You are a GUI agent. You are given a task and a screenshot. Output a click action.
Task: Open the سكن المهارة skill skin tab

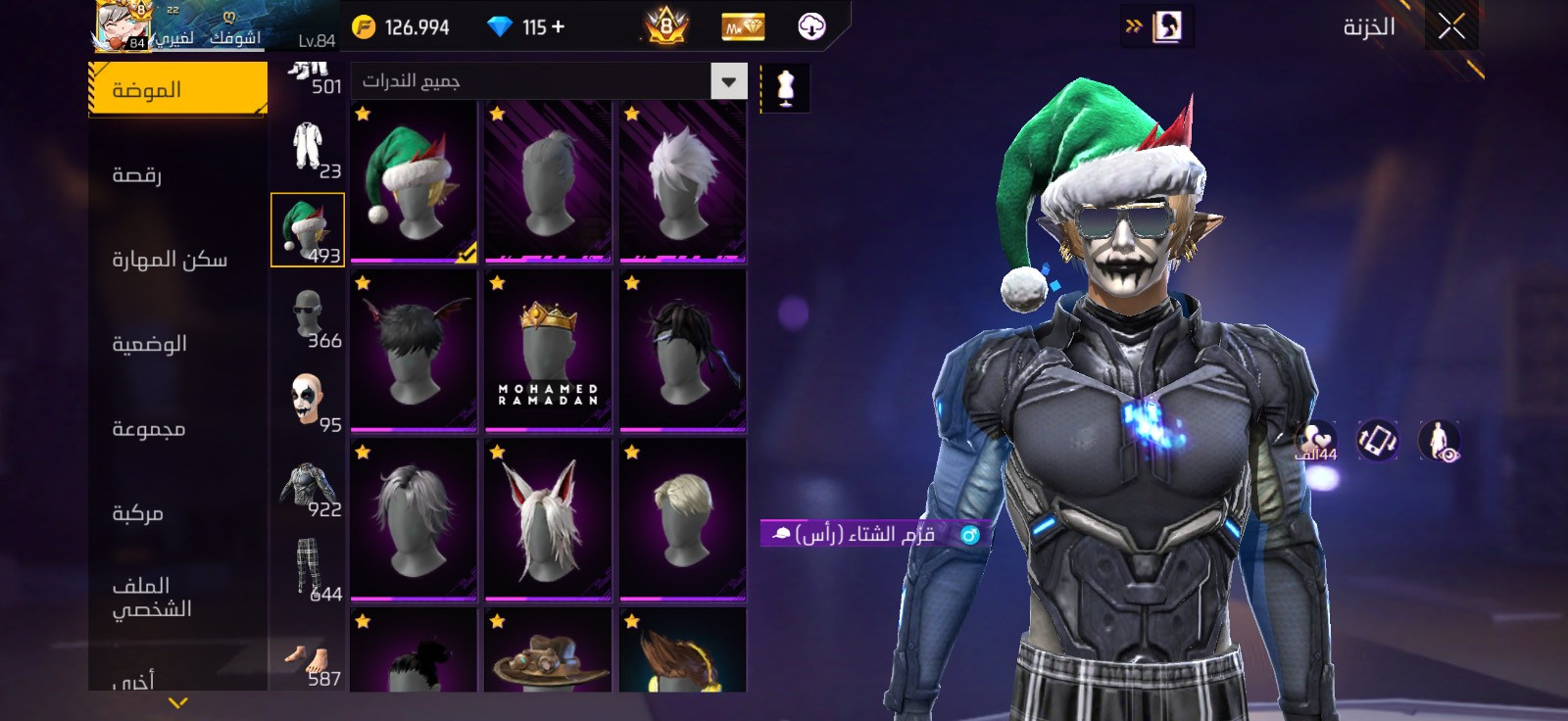click(170, 259)
